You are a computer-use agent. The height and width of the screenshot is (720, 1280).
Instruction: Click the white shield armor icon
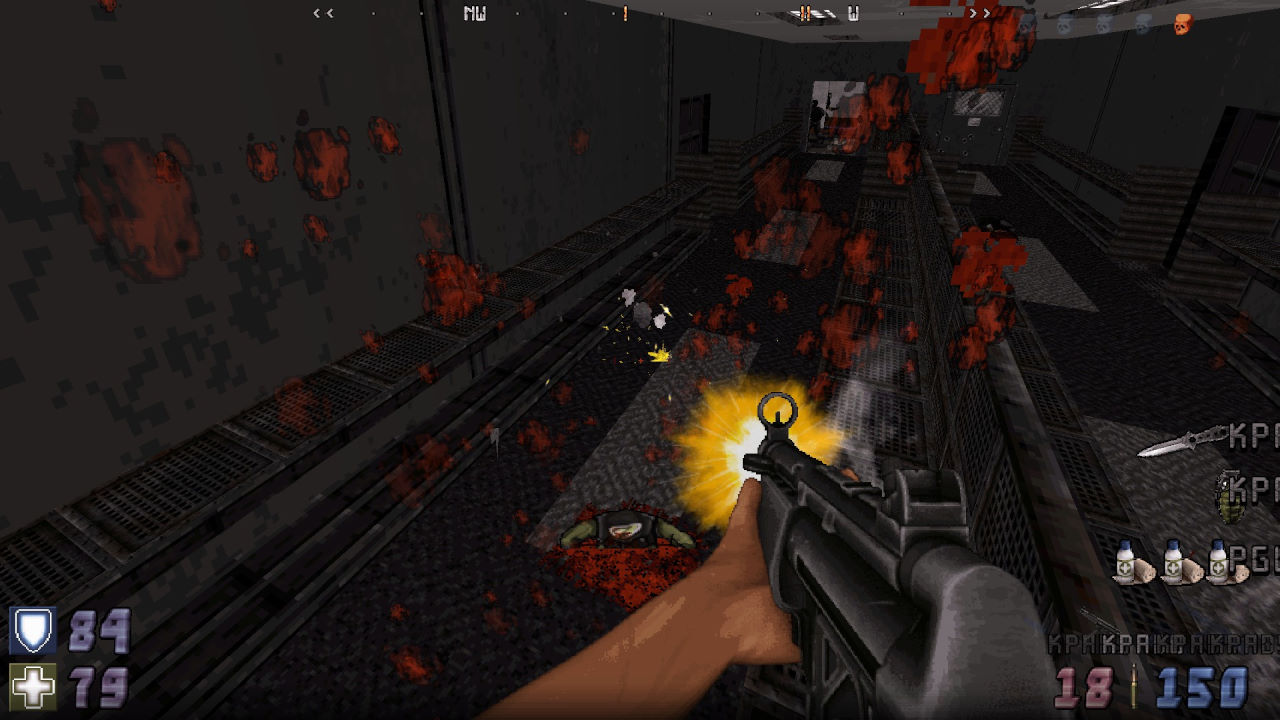tap(32, 631)
